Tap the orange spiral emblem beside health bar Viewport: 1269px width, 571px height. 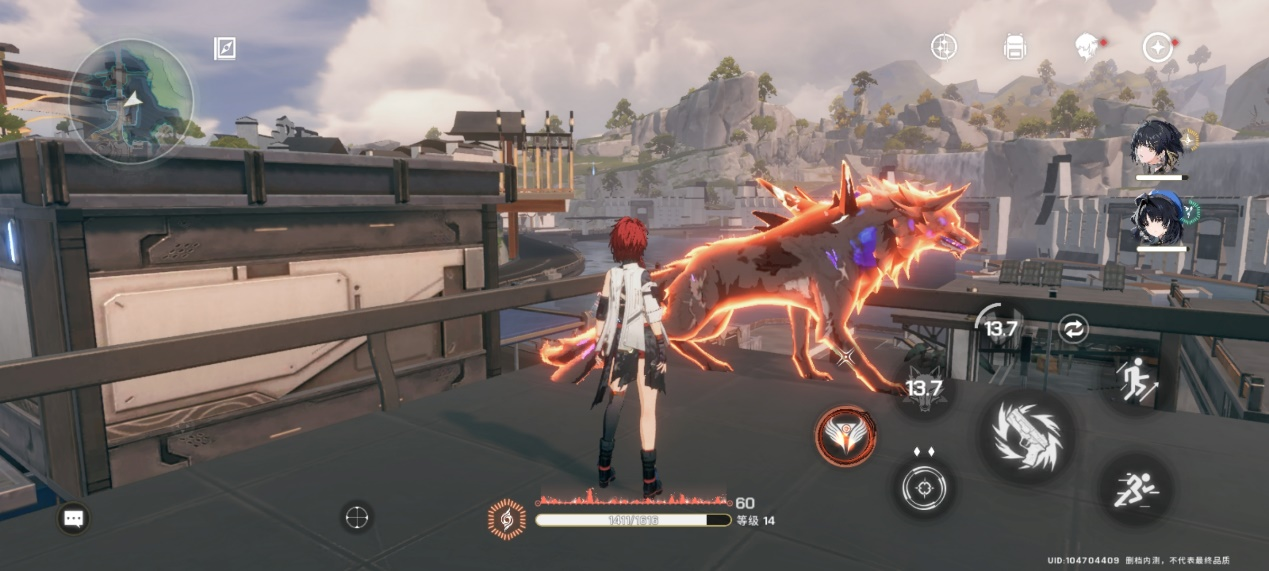coord(507,519)
